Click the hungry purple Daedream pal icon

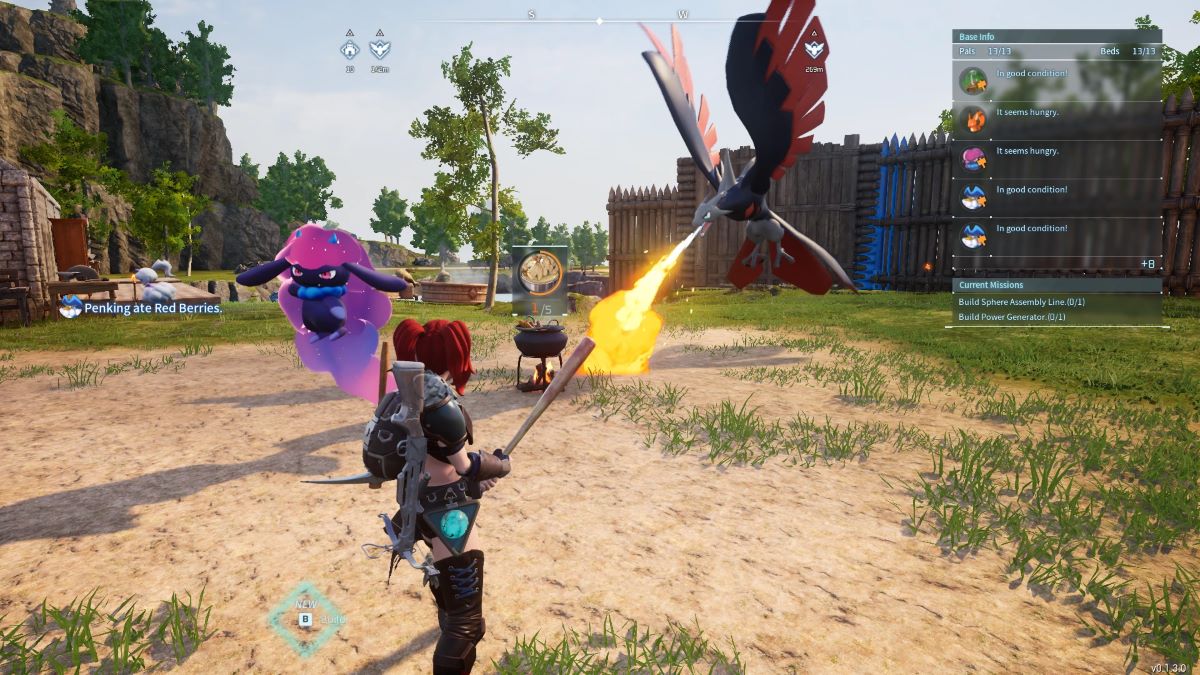tap(973, 158)
